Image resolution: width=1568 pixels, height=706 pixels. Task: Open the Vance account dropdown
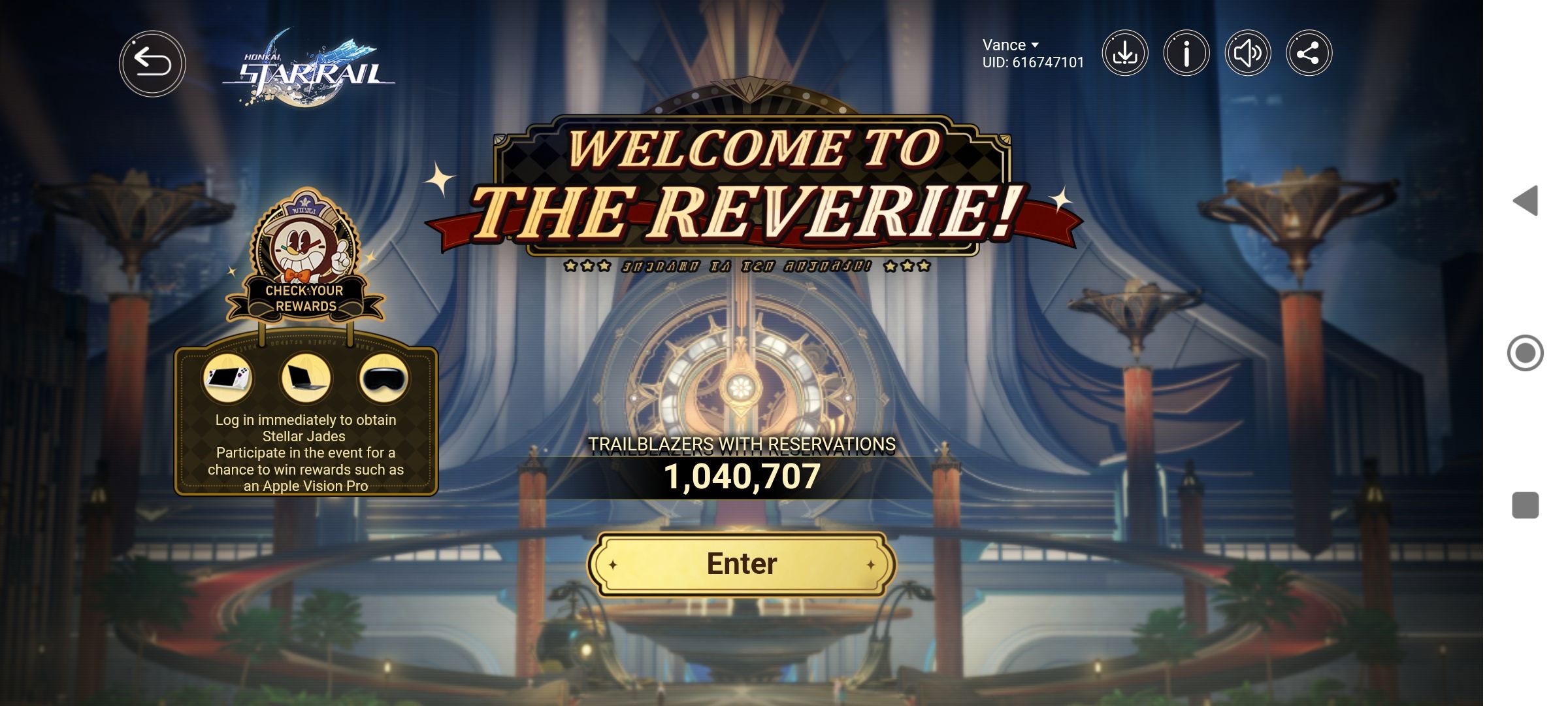pyautogui.click(x=1007, y=44)
